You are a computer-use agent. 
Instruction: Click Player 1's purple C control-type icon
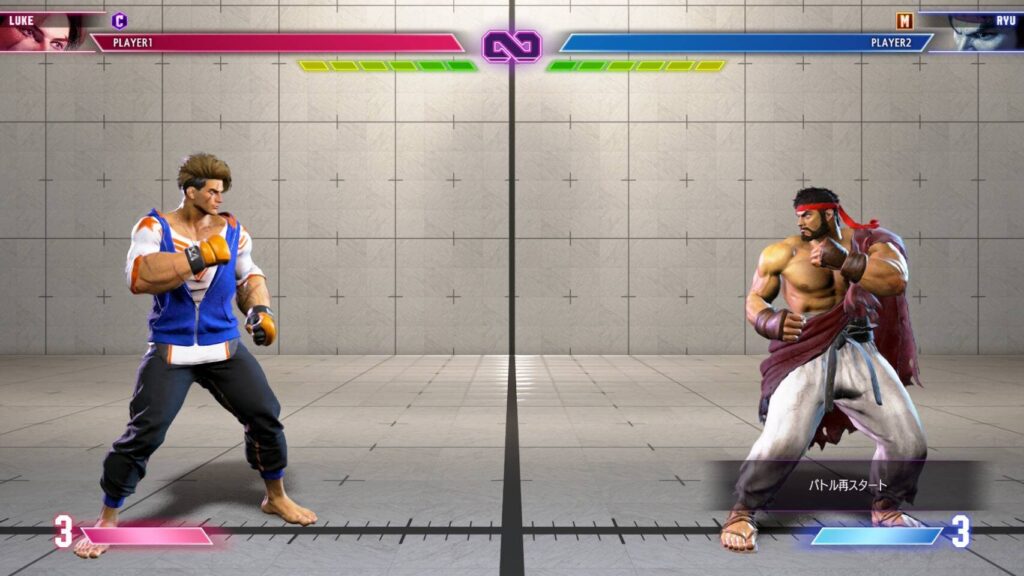(x=119, y=20)
